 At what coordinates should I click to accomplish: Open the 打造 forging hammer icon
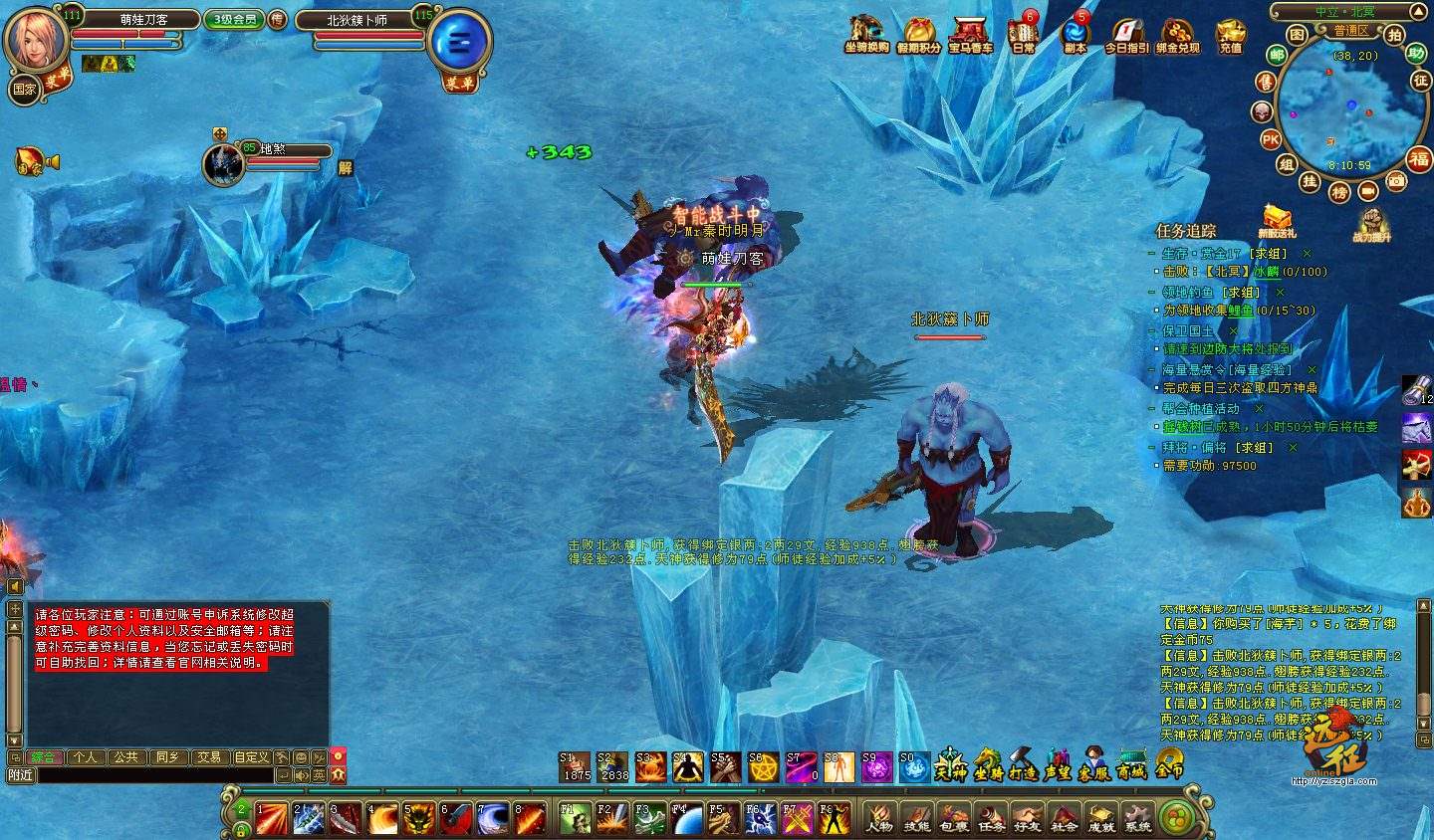pos(1023,765)
